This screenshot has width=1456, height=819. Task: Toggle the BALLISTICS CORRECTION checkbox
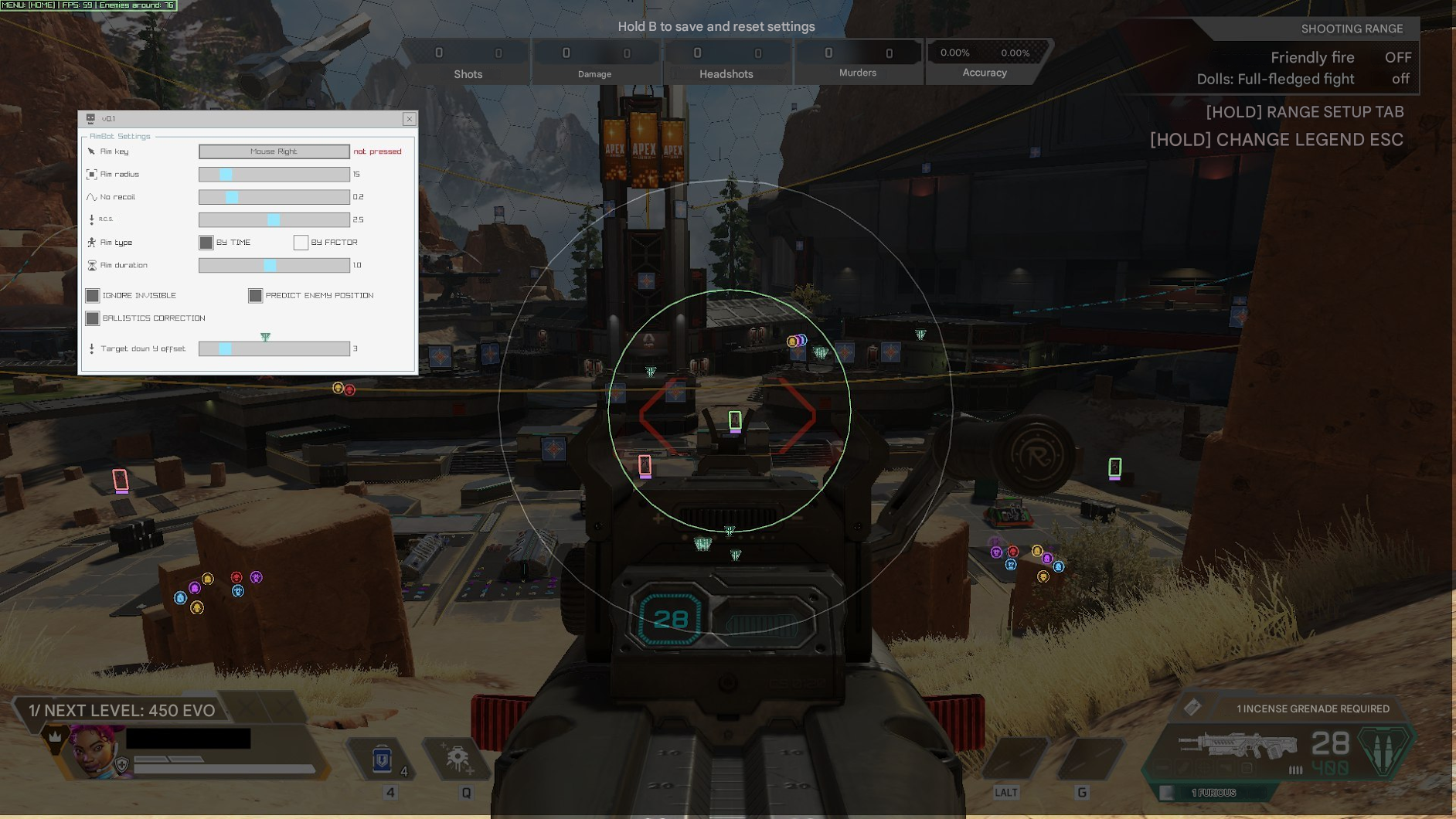(93, 318)
